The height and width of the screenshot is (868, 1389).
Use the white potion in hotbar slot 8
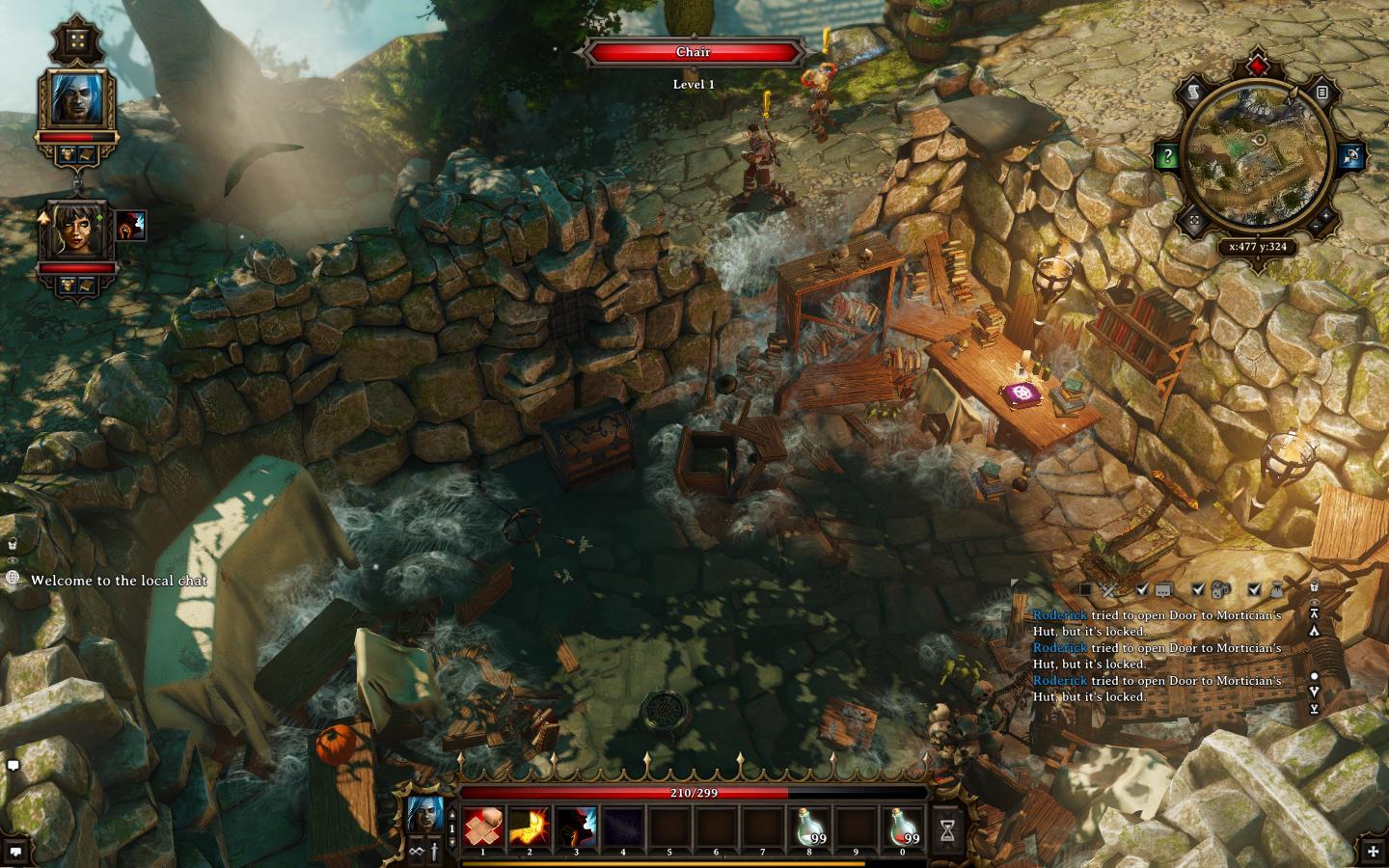tap(809, 827)
